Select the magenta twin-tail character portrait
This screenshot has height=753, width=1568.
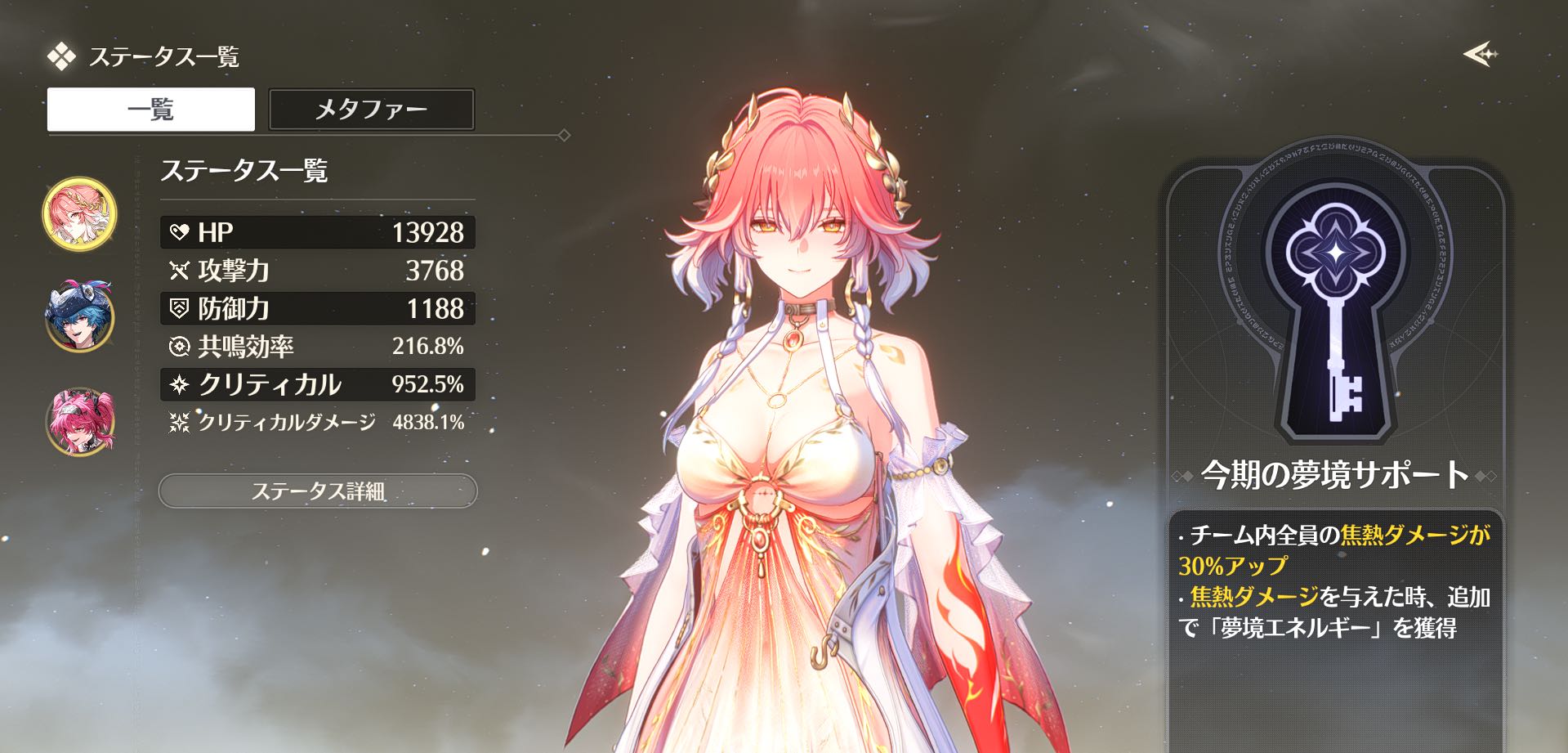[79, 421]
